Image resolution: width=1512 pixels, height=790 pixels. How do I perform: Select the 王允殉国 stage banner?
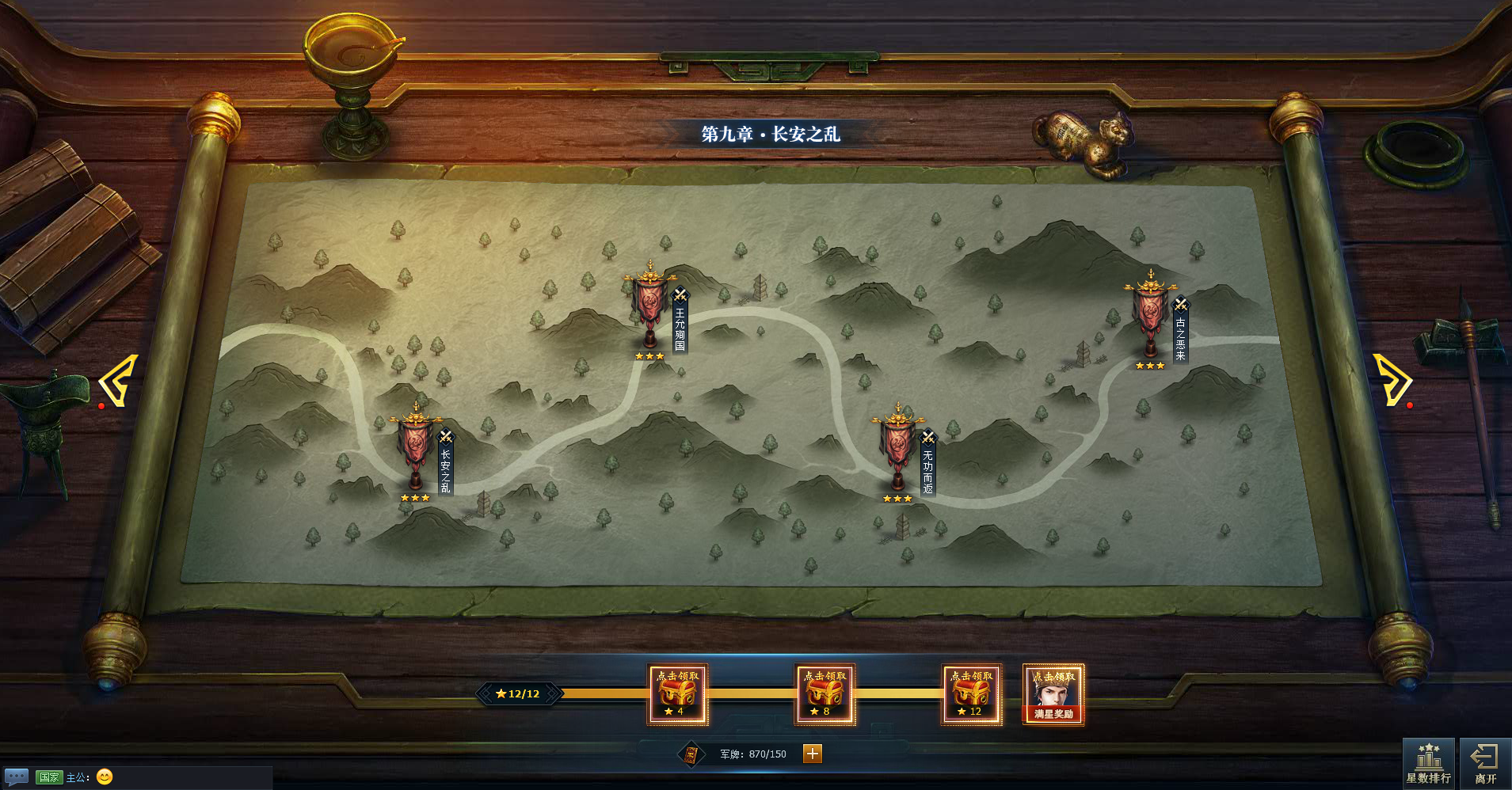tap(650, 306)
